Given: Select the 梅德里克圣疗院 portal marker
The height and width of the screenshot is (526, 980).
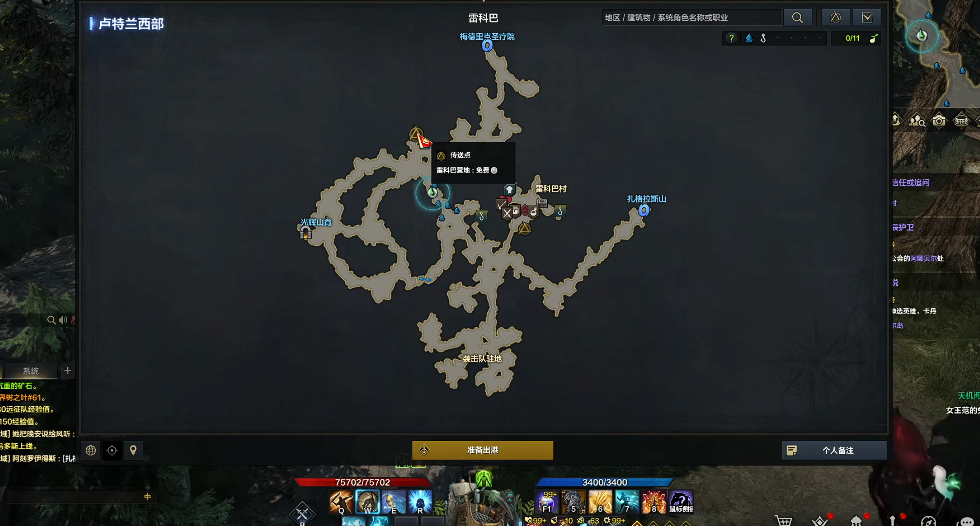Looking at the screenshot, I should tap(487, 46).
